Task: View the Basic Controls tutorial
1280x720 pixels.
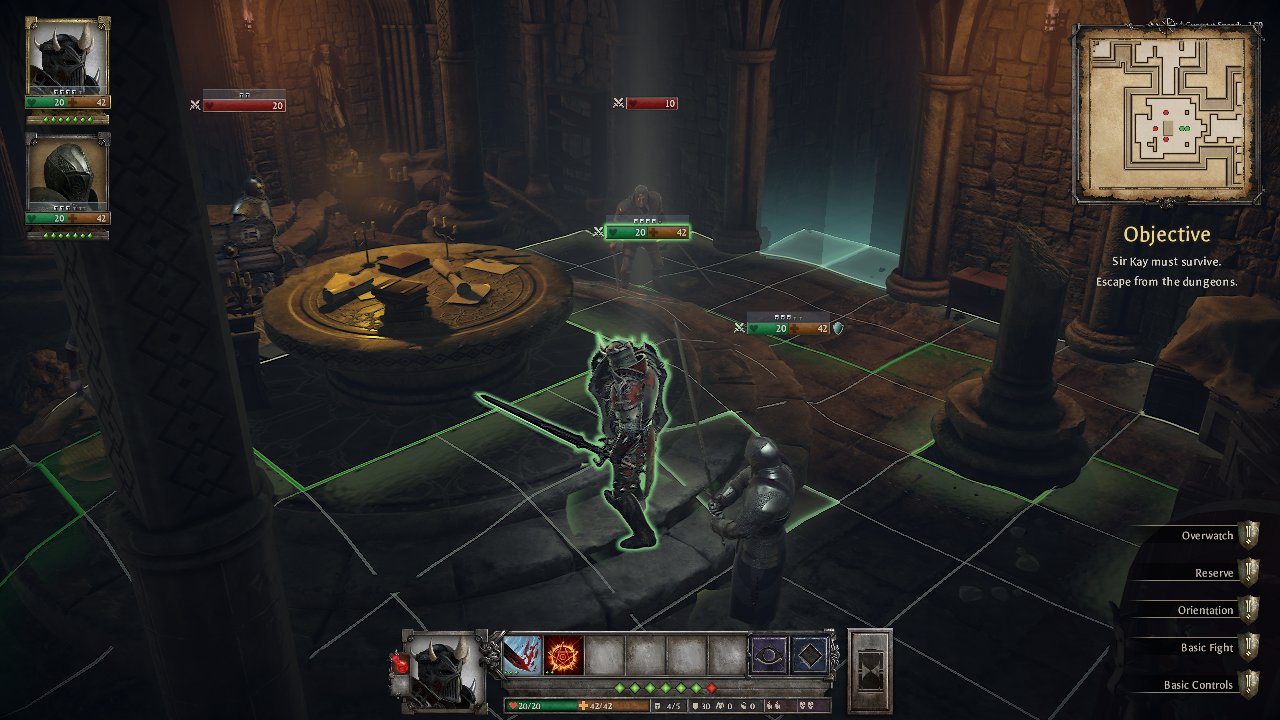Action: [1199, 685]
